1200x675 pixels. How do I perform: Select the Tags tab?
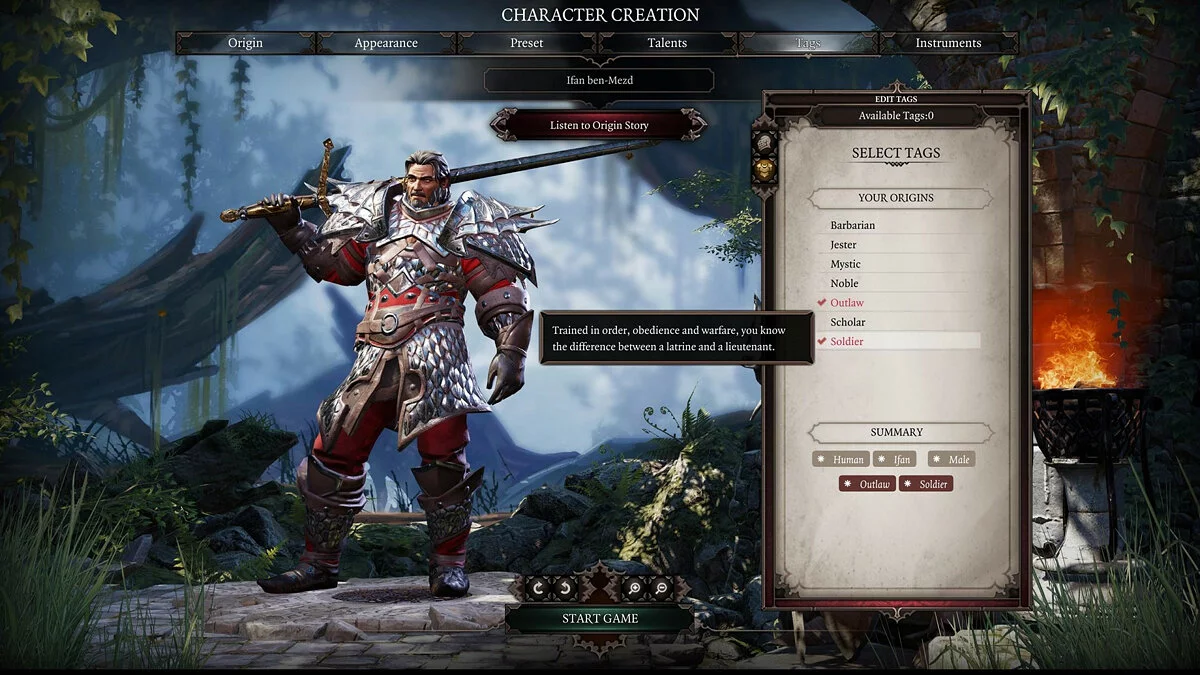click(808, 43)
